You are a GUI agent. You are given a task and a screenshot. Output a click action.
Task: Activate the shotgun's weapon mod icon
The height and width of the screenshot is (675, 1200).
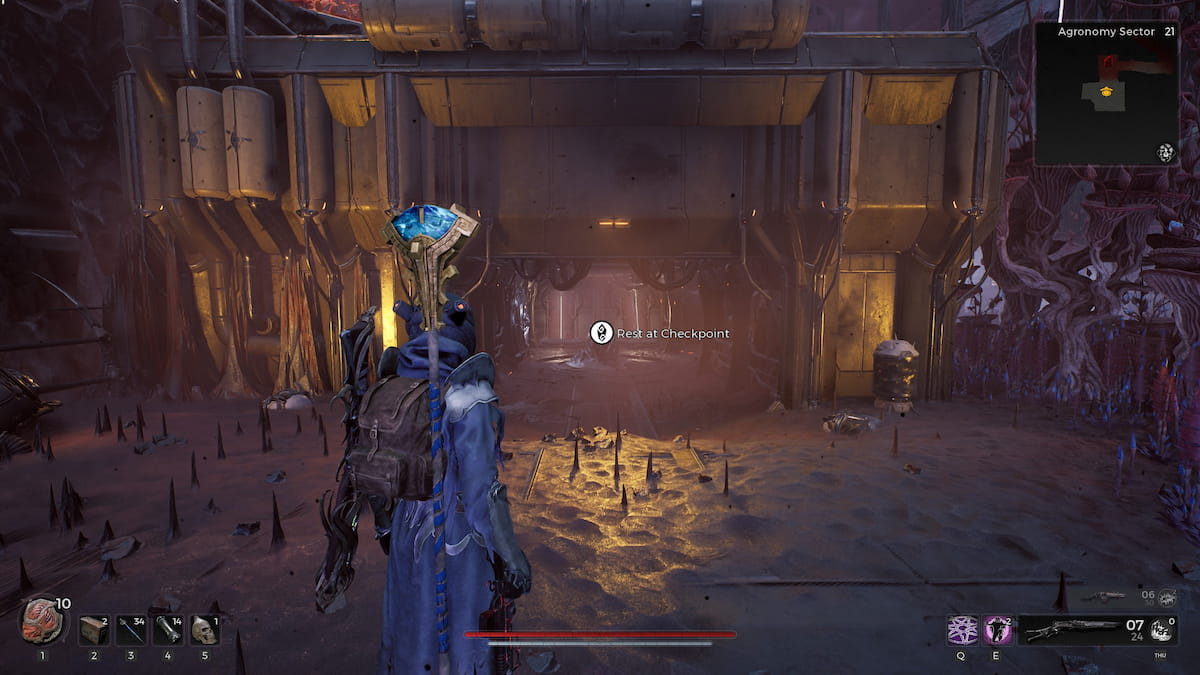pos(1161,630)
